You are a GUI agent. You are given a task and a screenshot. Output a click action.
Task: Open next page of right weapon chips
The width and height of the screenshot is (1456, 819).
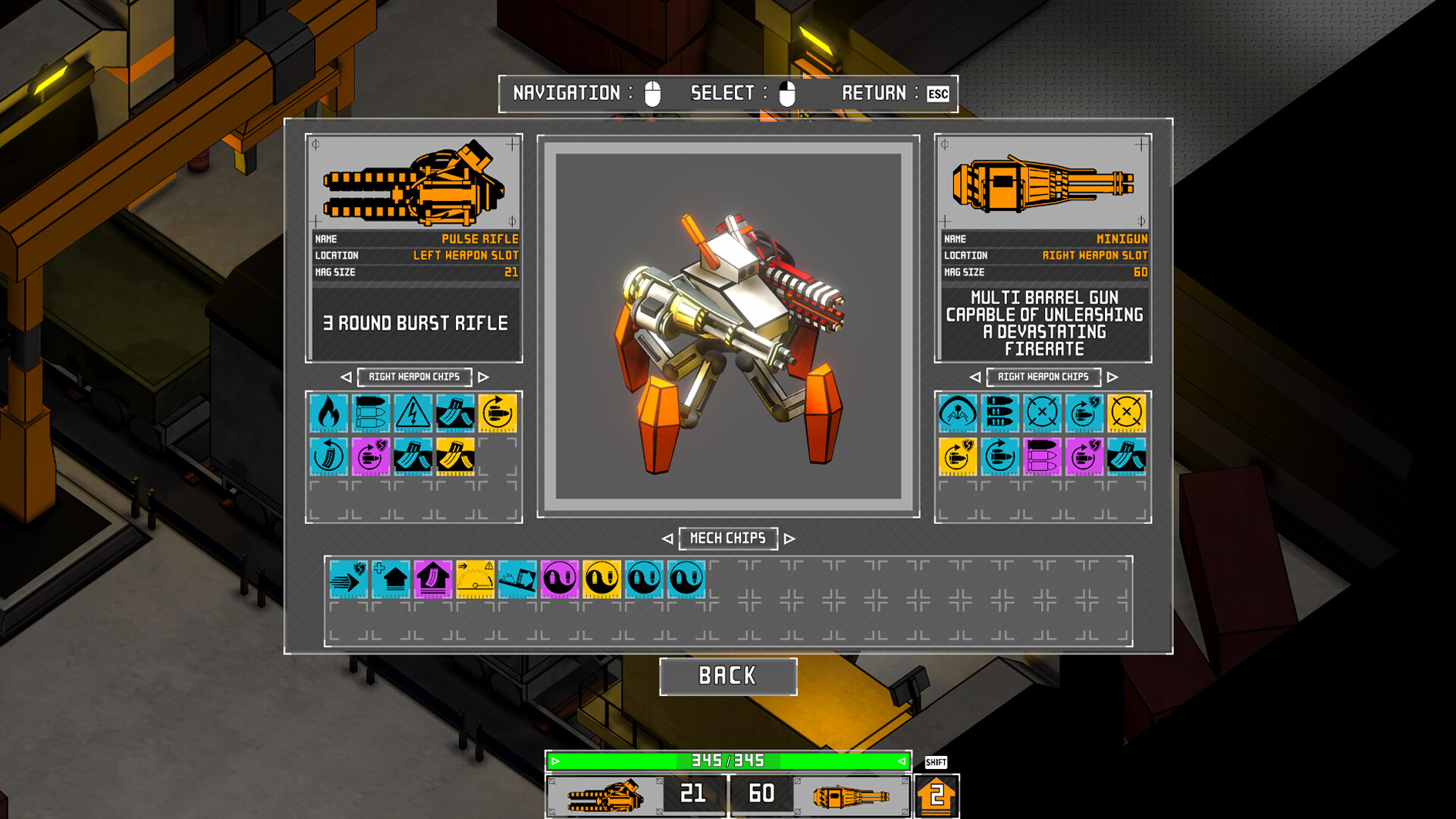click(1114, 377)
